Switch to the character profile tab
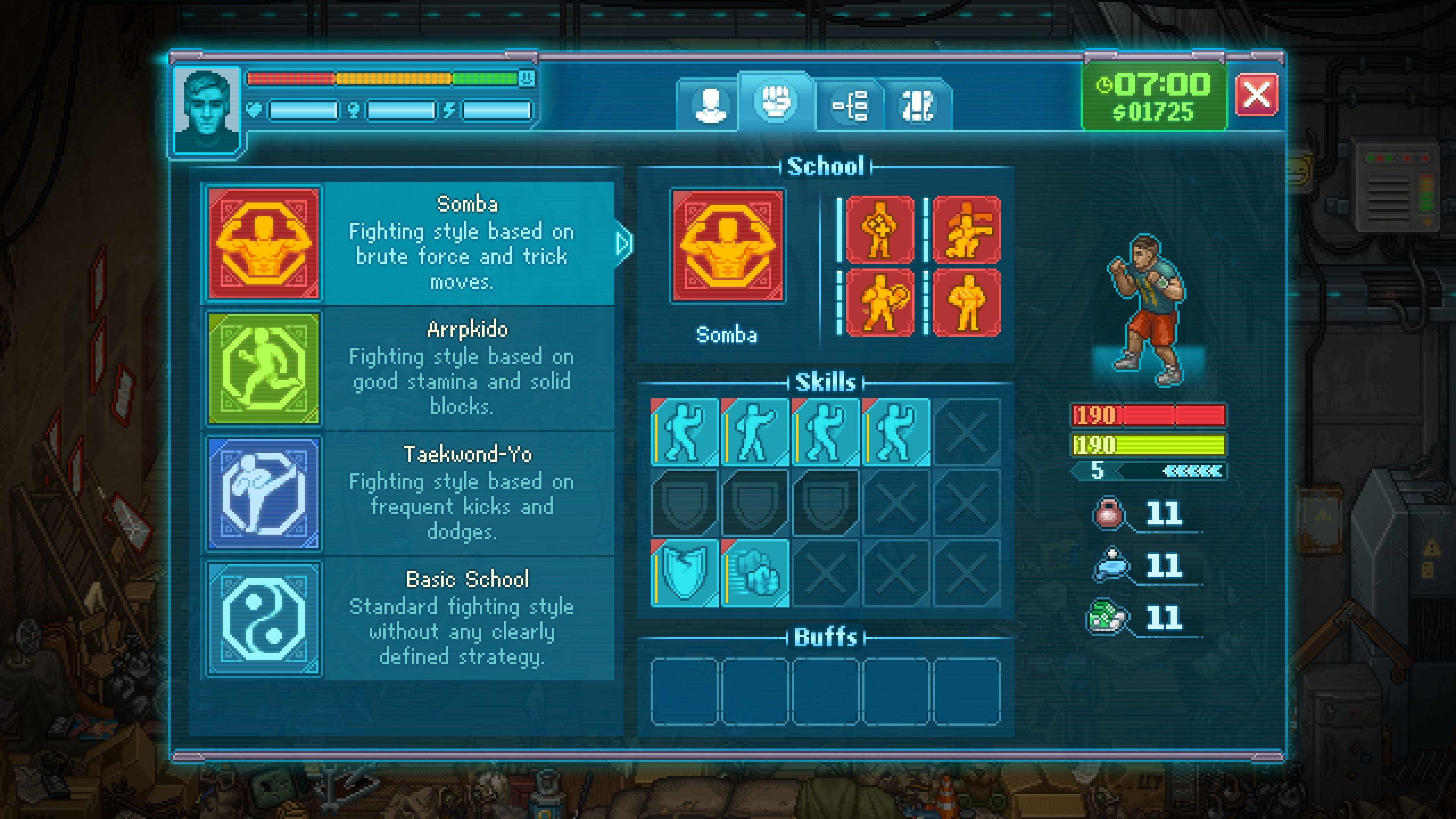The image size is (1456, 819). tap(710, 105)
